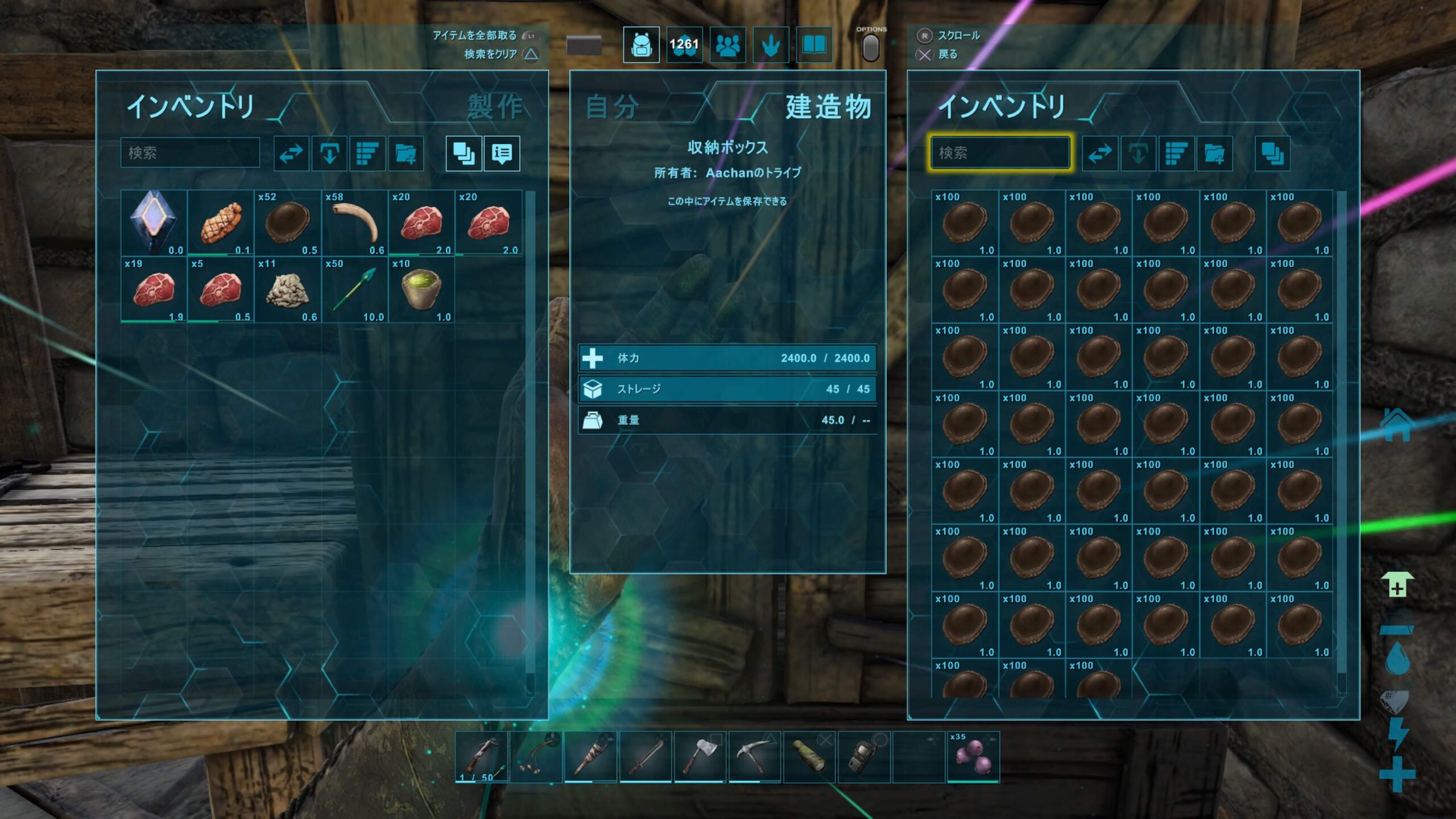Open the dino claw footprint menu icon
Image resolution: width=1456 pixels, height=819 pixels.
point(771,45)
